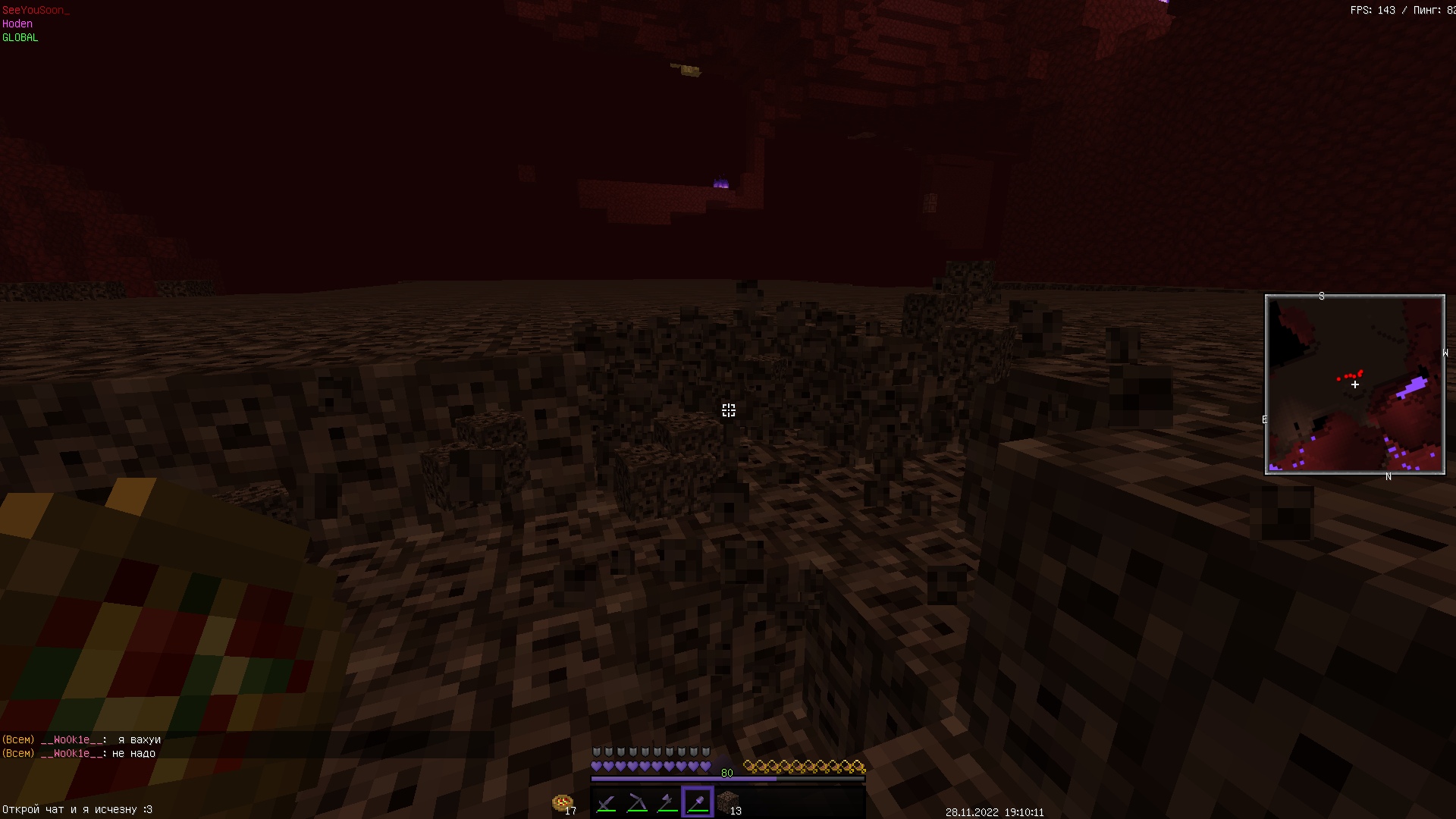
Task: Click the E compass marker on the minimap
Action: point(1265,419)
